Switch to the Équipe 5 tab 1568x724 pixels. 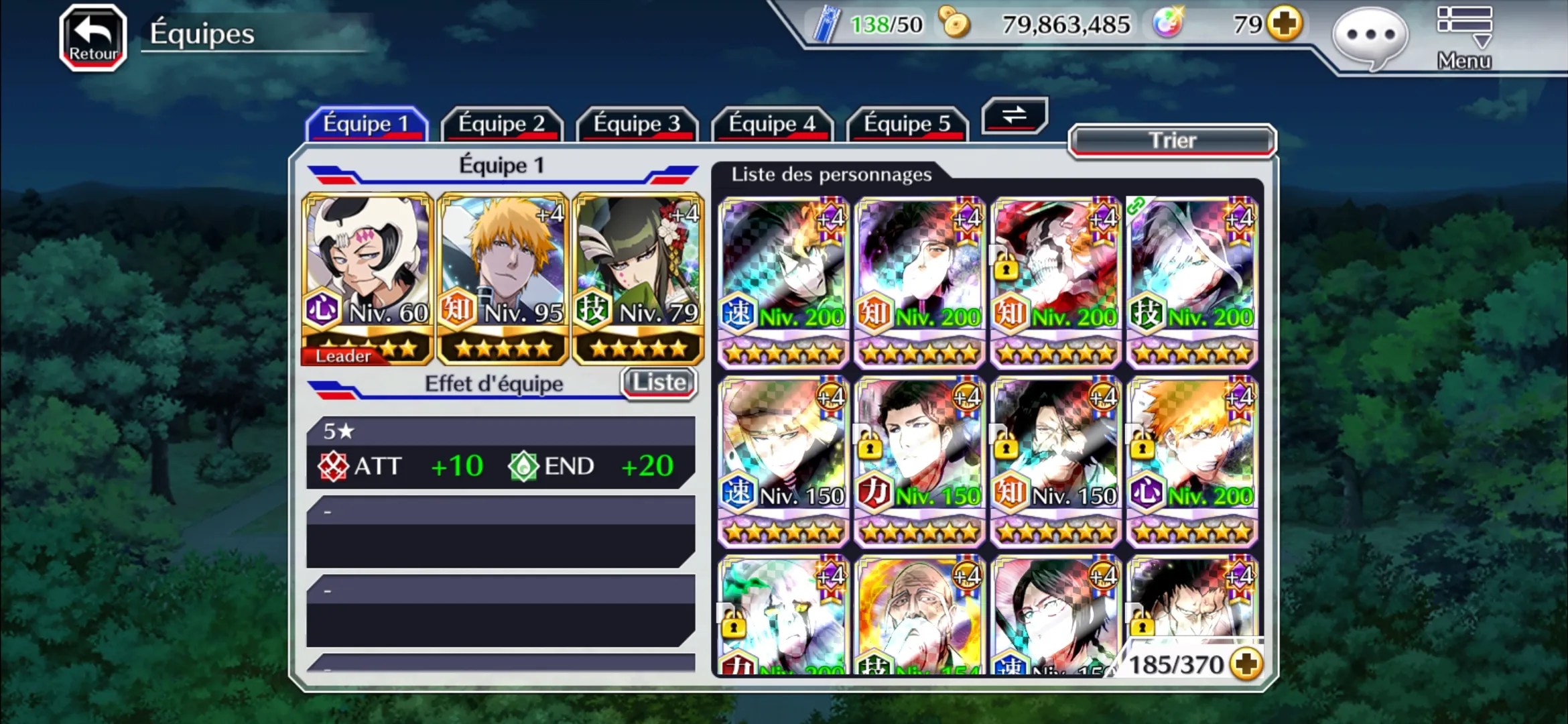(x=907, y=124)
